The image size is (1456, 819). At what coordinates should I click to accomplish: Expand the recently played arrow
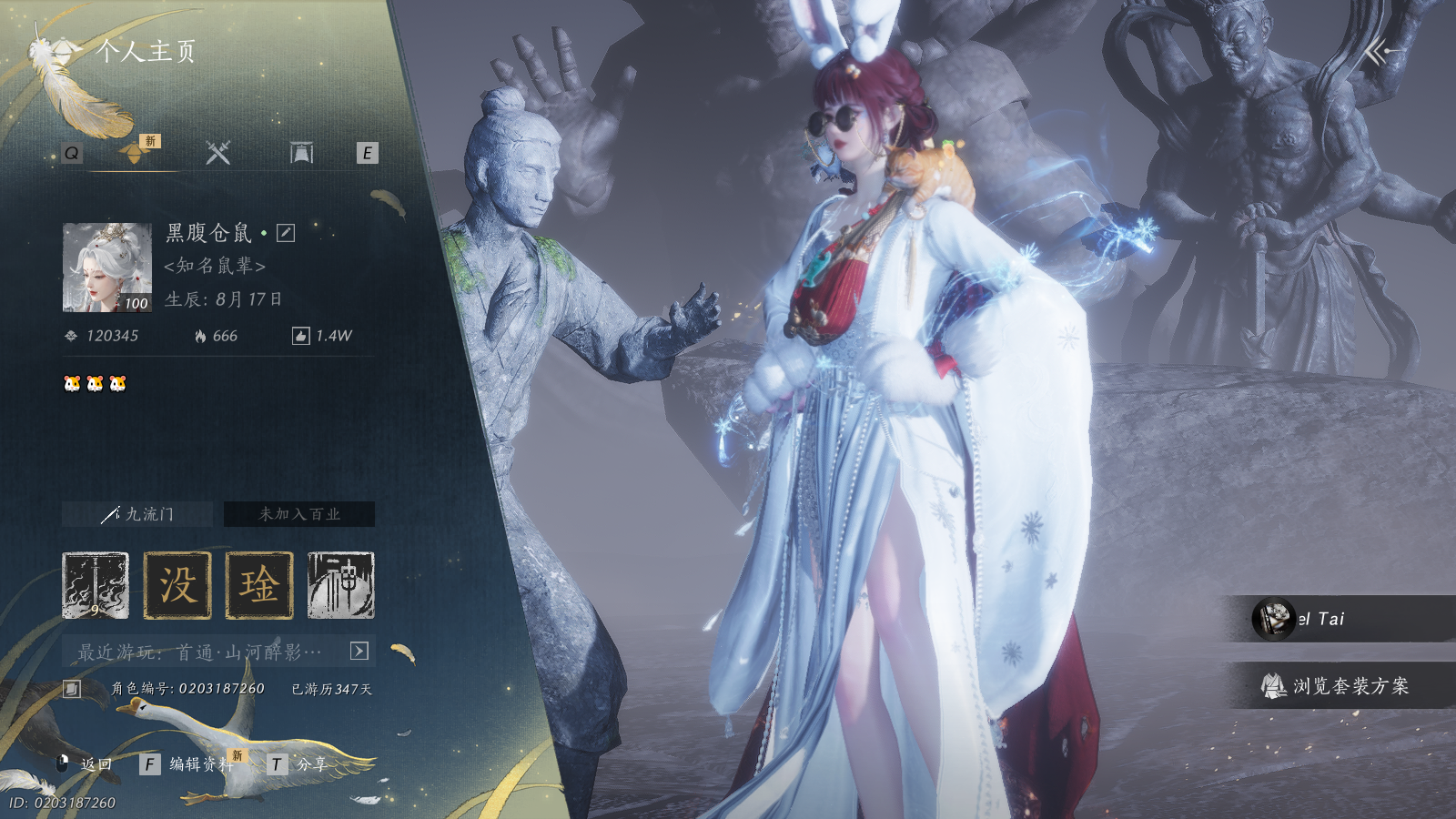[359, 651]
